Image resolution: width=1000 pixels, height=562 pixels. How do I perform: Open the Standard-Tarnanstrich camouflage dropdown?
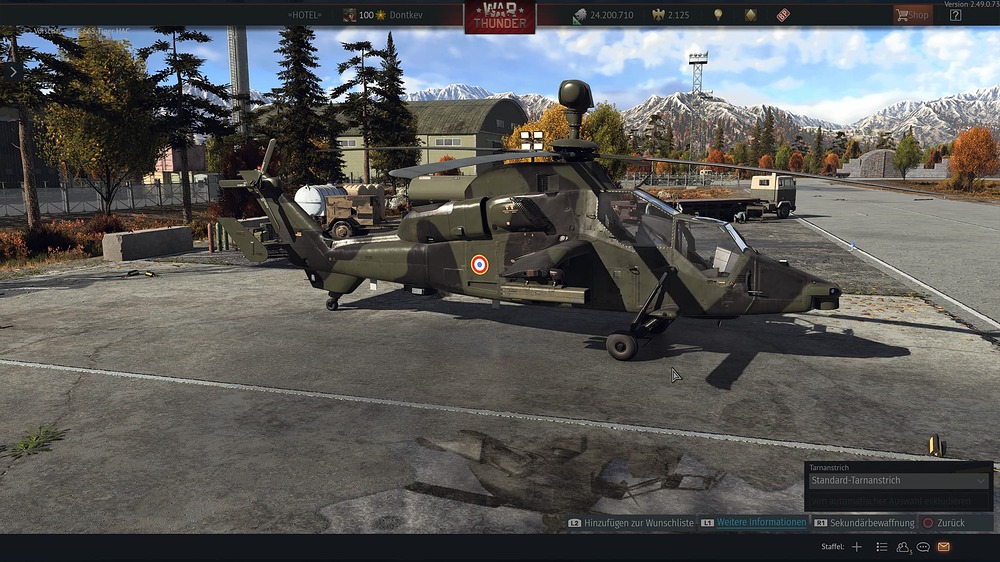click(x=899, y=480)
